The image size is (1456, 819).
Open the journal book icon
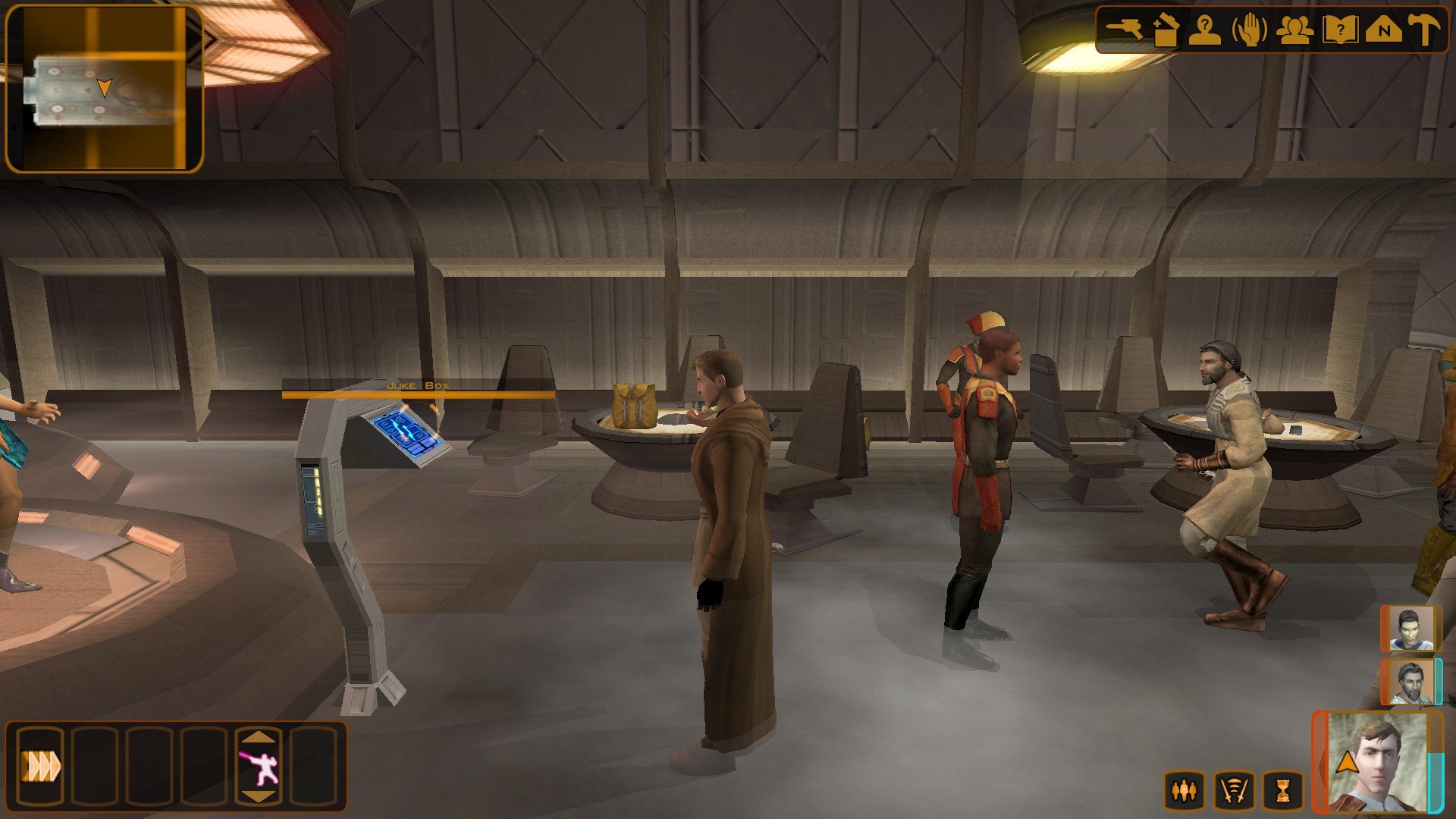(x=1340, y=30)
